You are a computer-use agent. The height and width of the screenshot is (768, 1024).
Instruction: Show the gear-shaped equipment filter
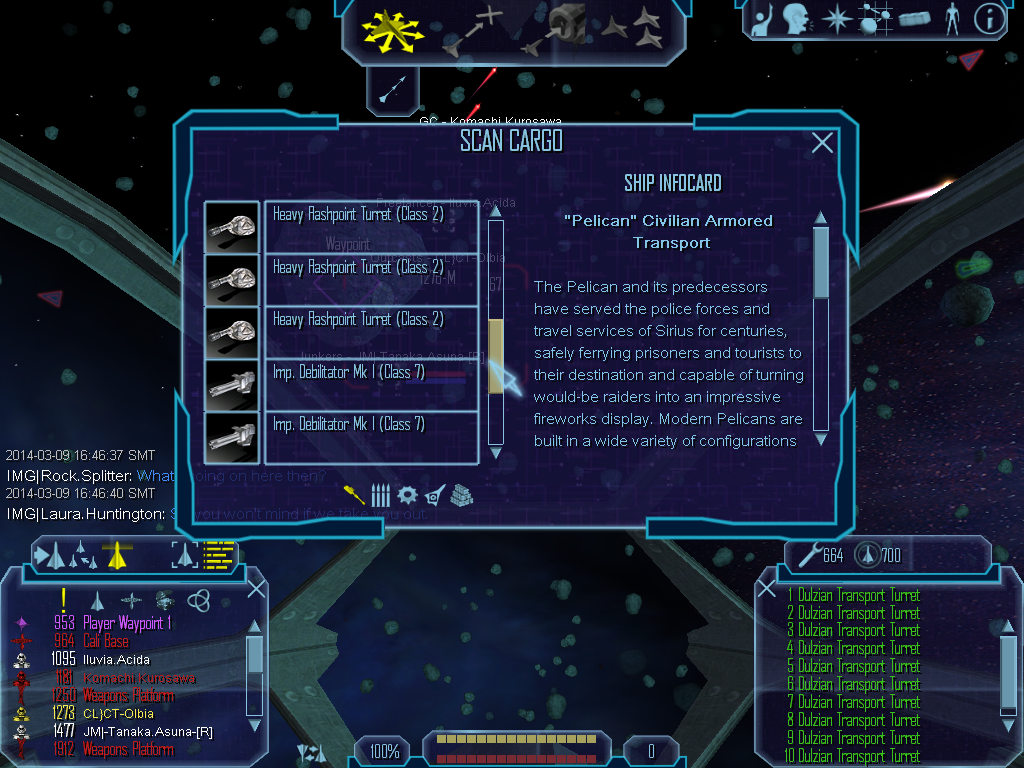[407, 494]
